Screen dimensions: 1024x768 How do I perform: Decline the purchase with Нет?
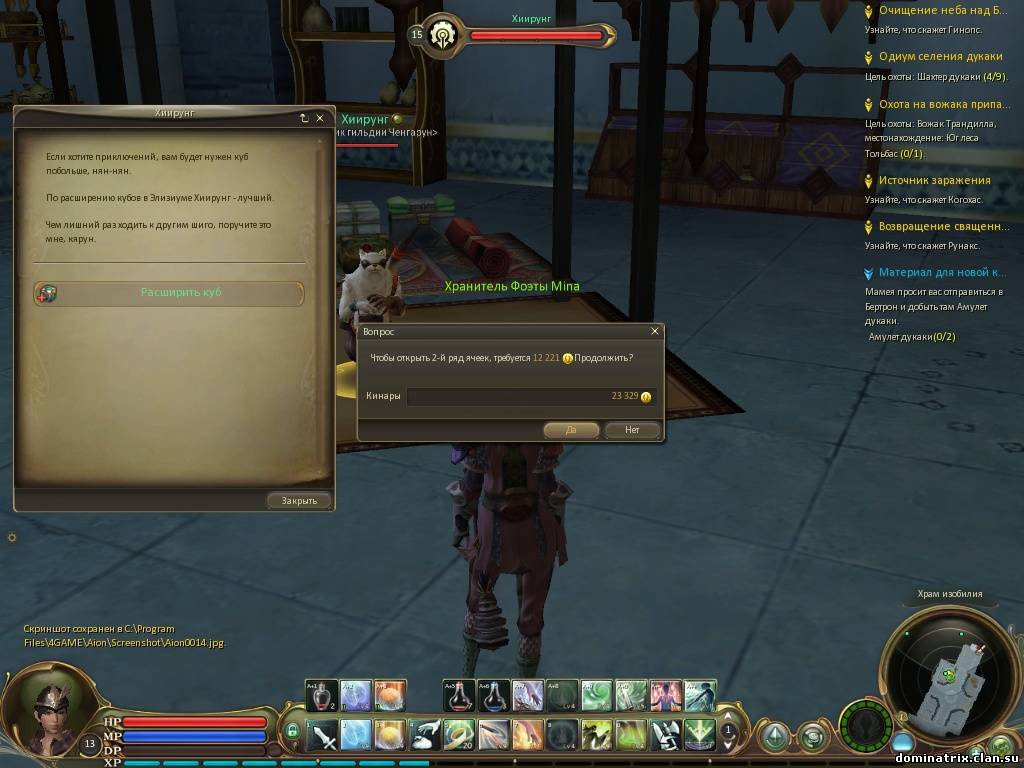632,430
